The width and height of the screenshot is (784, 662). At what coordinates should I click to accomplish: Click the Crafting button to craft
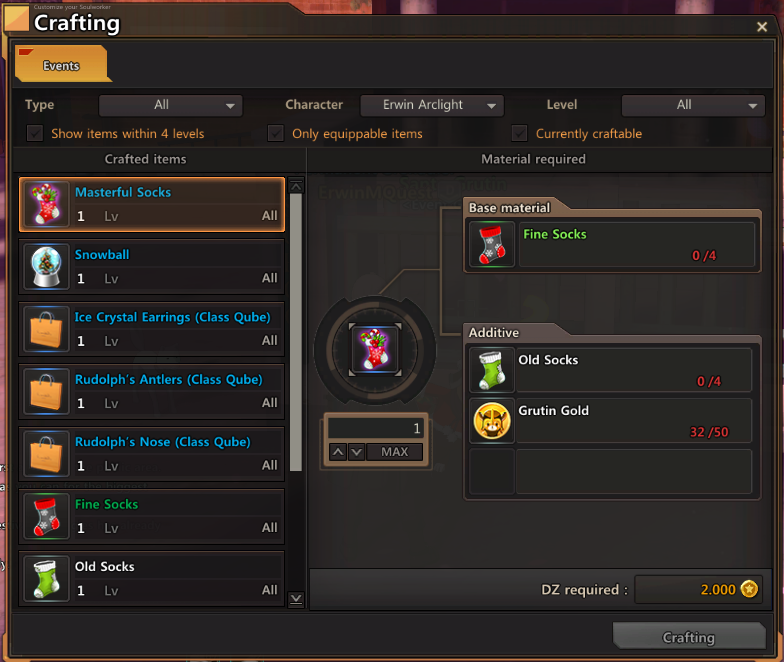[x=688, y=638]
